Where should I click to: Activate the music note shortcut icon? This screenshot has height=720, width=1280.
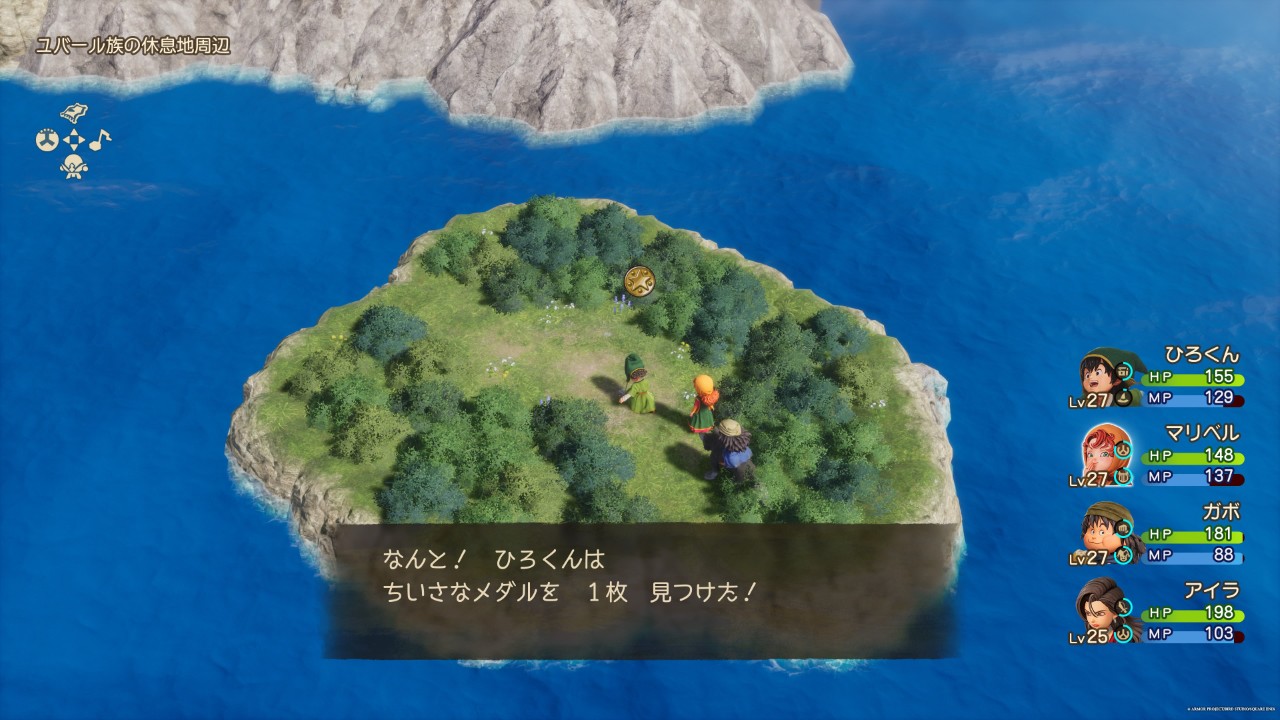point(101,140)
